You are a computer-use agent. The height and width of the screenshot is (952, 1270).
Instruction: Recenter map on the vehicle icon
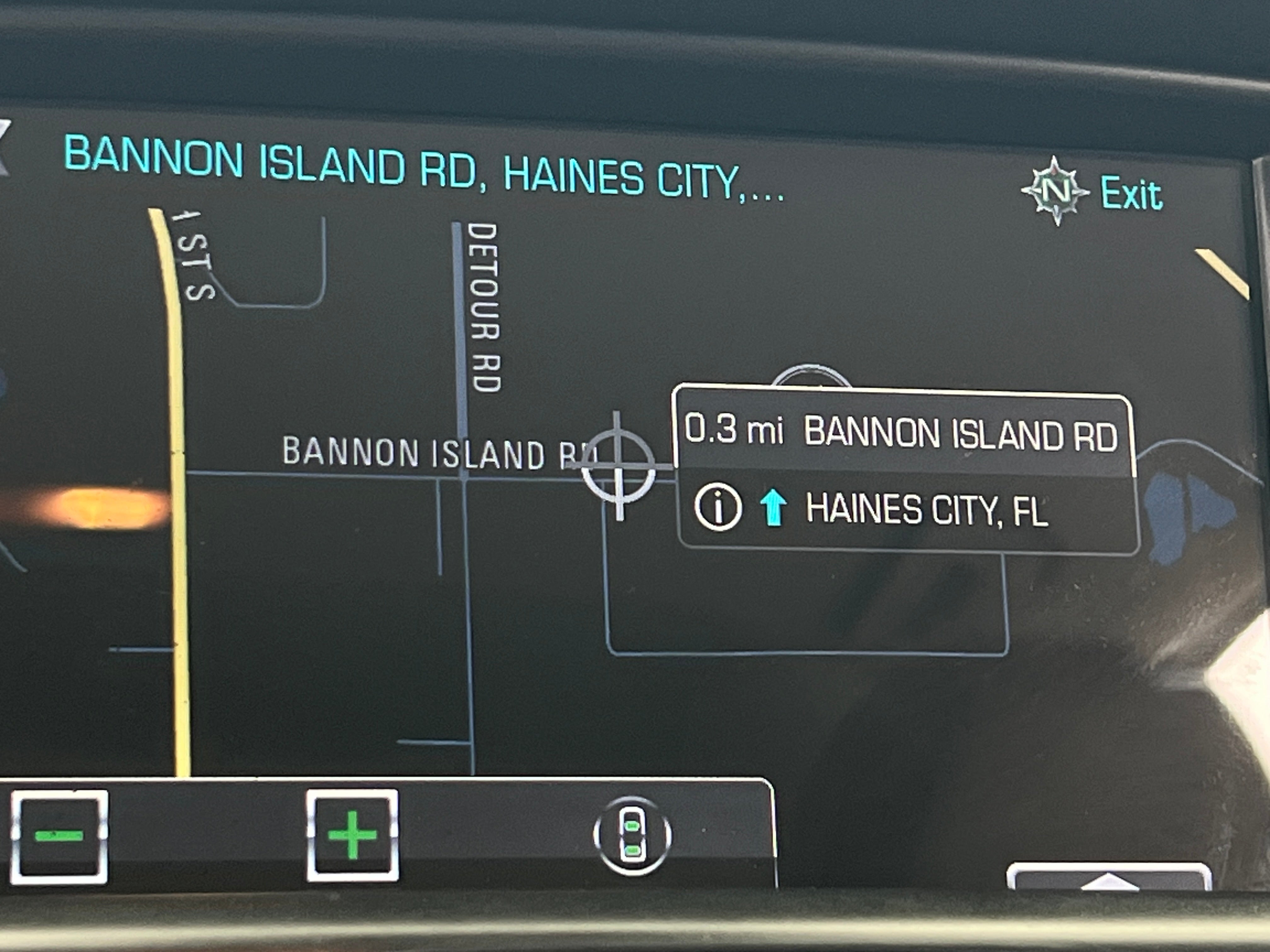[632, 835]
